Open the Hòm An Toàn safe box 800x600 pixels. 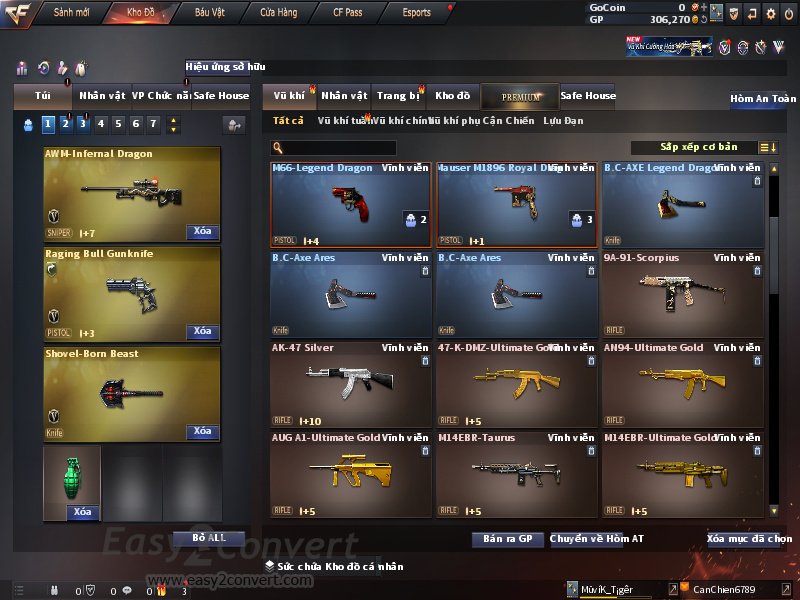pyautogui.click(x=762, y=99)
